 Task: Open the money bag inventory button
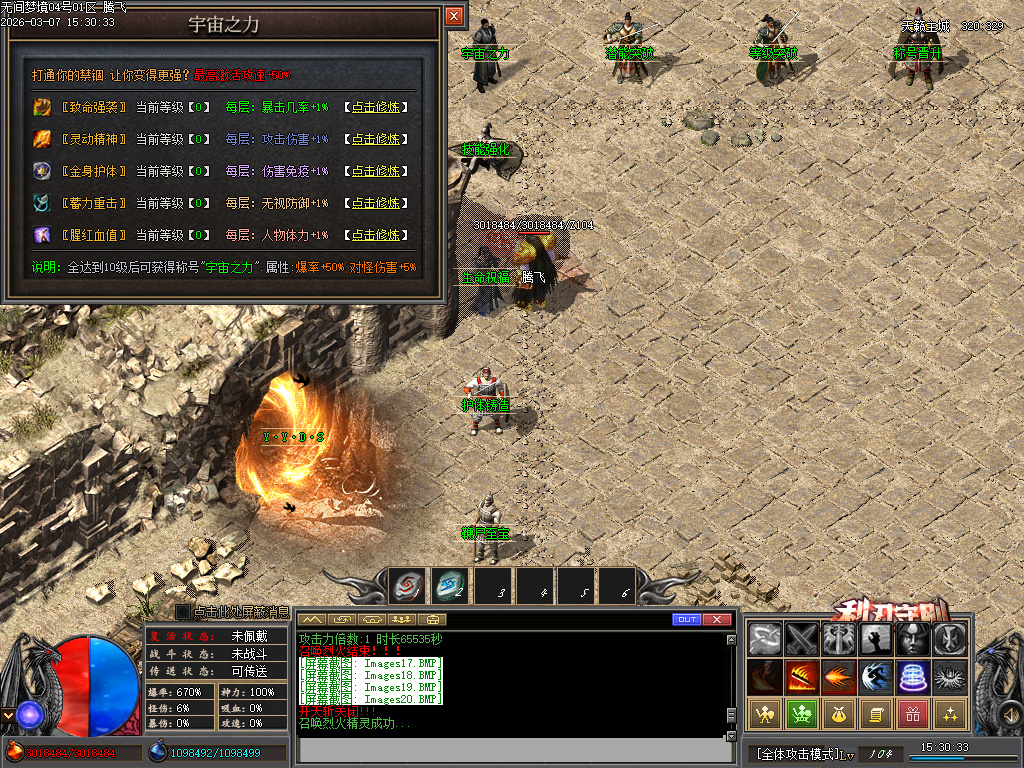click(x=838, y=714)
